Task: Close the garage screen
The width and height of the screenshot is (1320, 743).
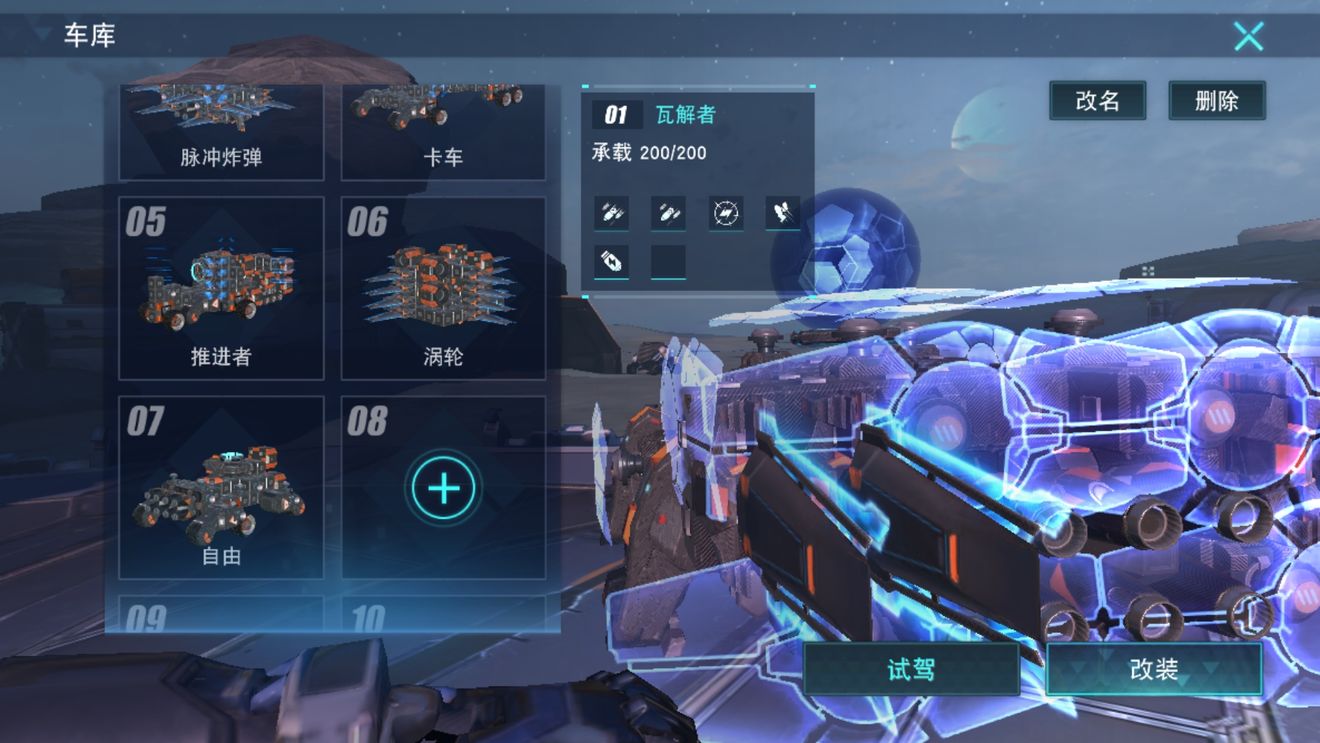Action: coord(1248,37)
